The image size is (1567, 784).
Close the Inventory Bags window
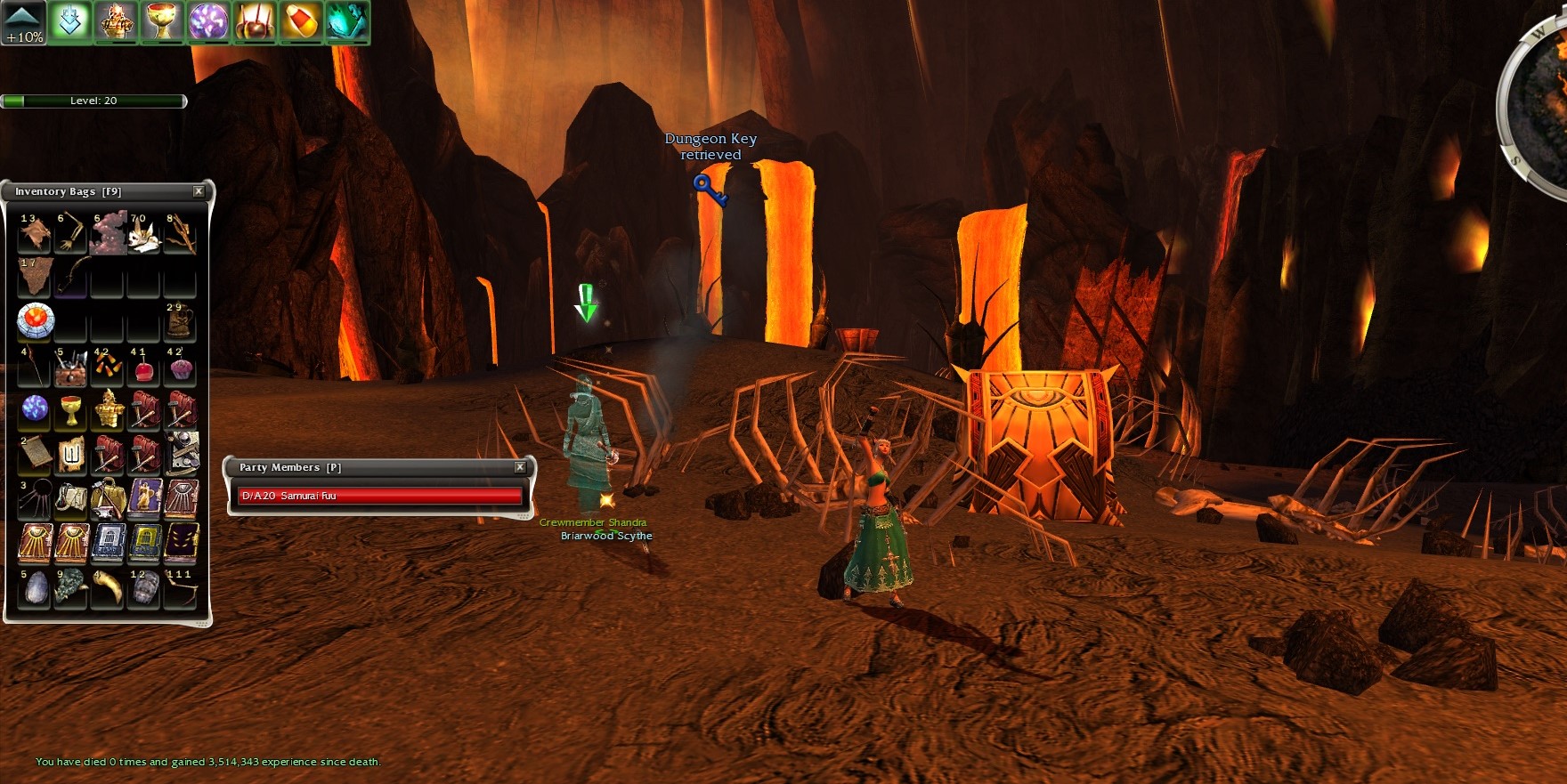(x=199, y=191)
